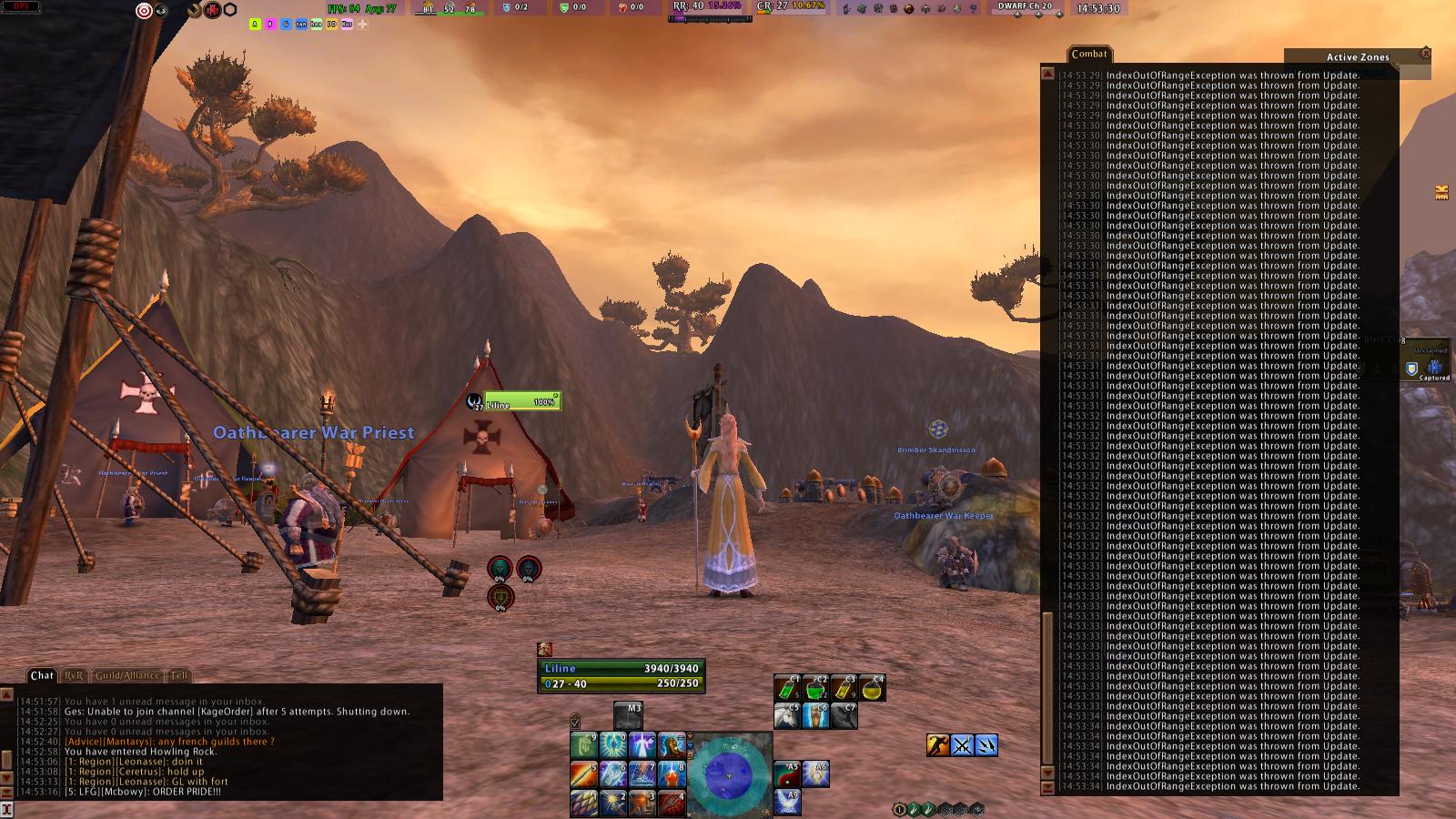Use the green vial potion in slot C1
Image resolution: width=1456 pixels, height=819 pixels.
tap(787, 687)
